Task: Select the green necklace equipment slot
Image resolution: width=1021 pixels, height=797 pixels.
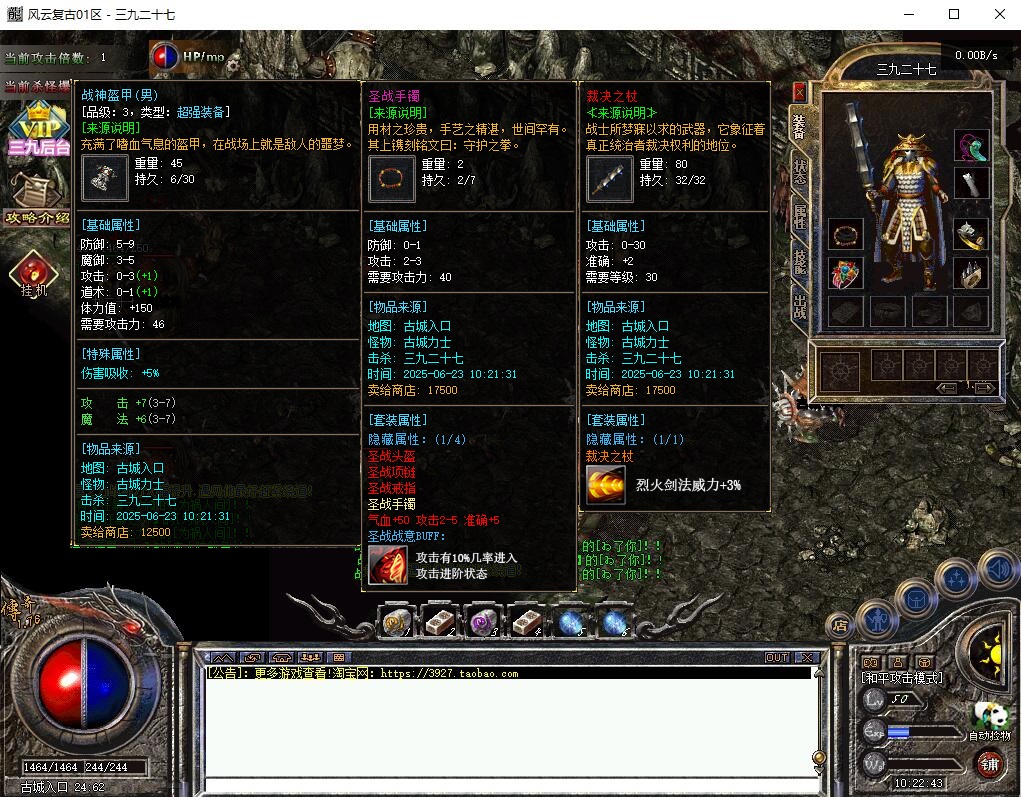Action: coord(971,147)
